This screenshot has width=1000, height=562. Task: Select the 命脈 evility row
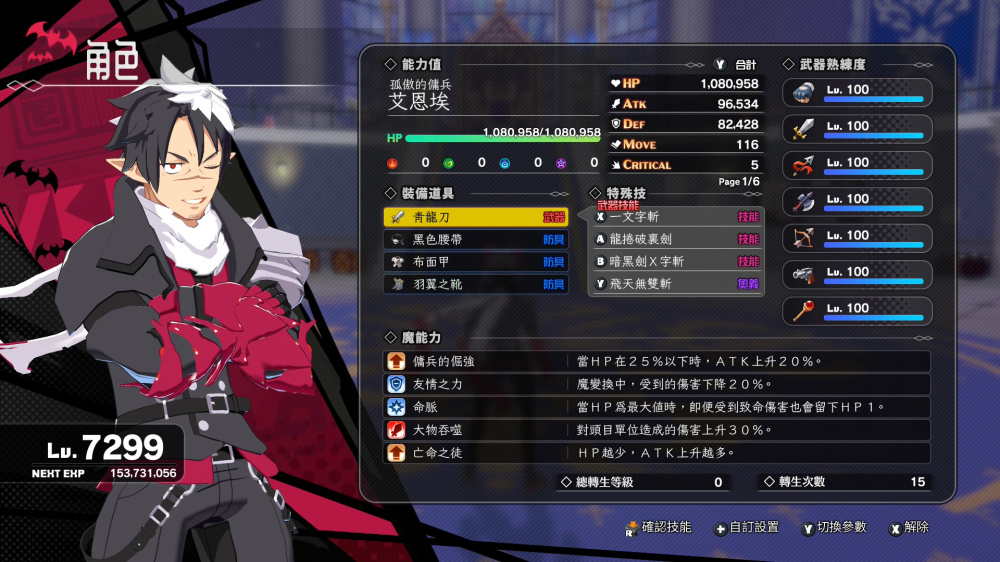coord(657,407)
